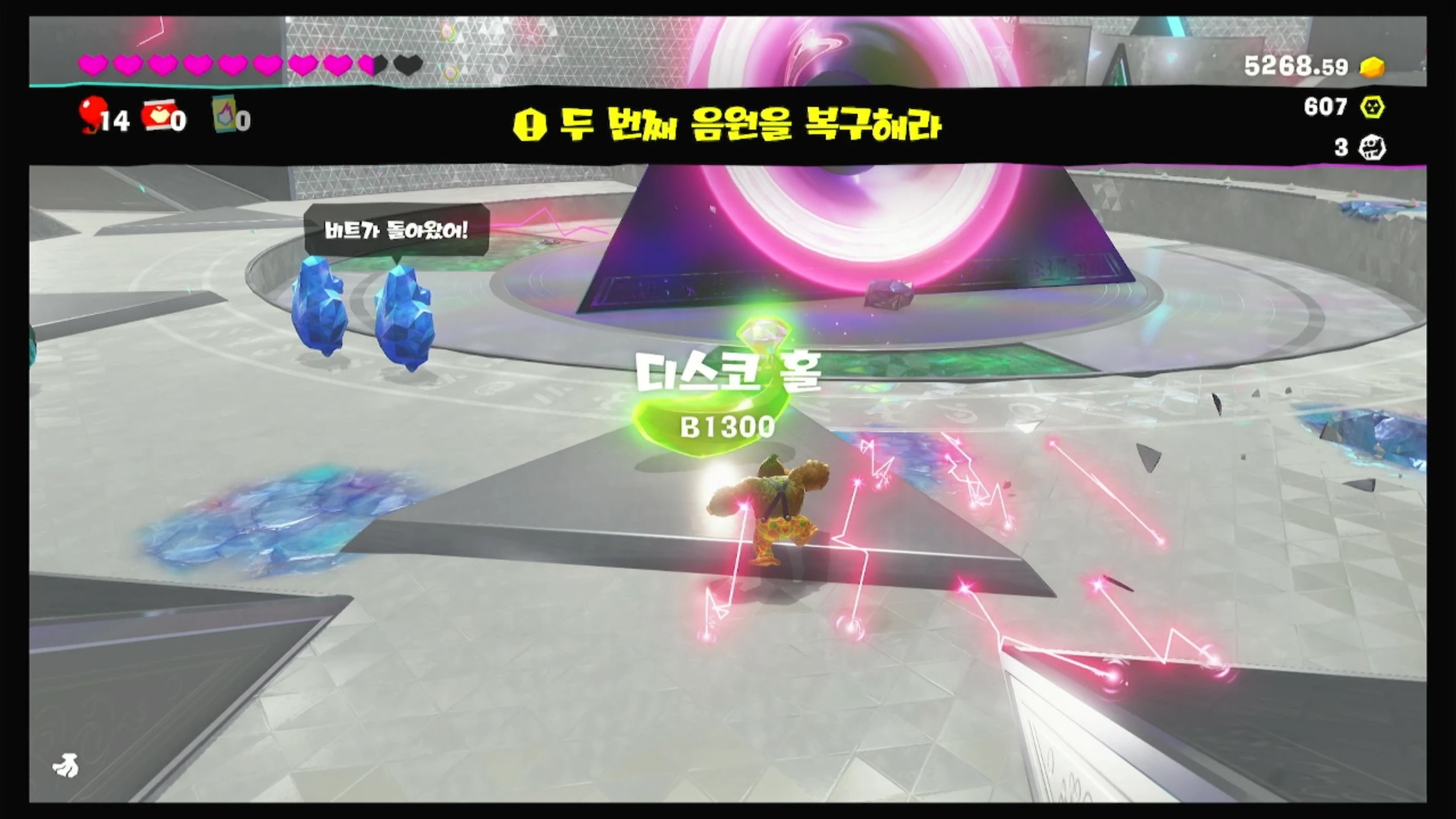
Task: Select the objective banner with the yellow exclamation mark
Action: click(727, 126)
